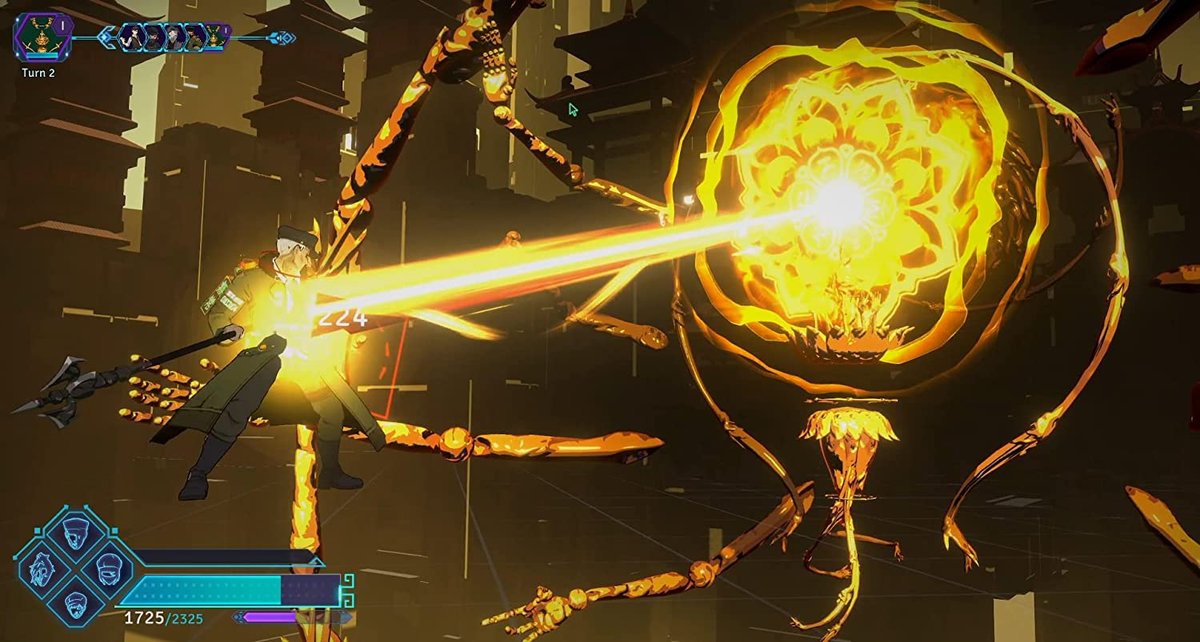This screenshot has width=1200, height=642.
Task: Click the first party member in turn order
Action: pyautogui.click(x=133, y=38)
